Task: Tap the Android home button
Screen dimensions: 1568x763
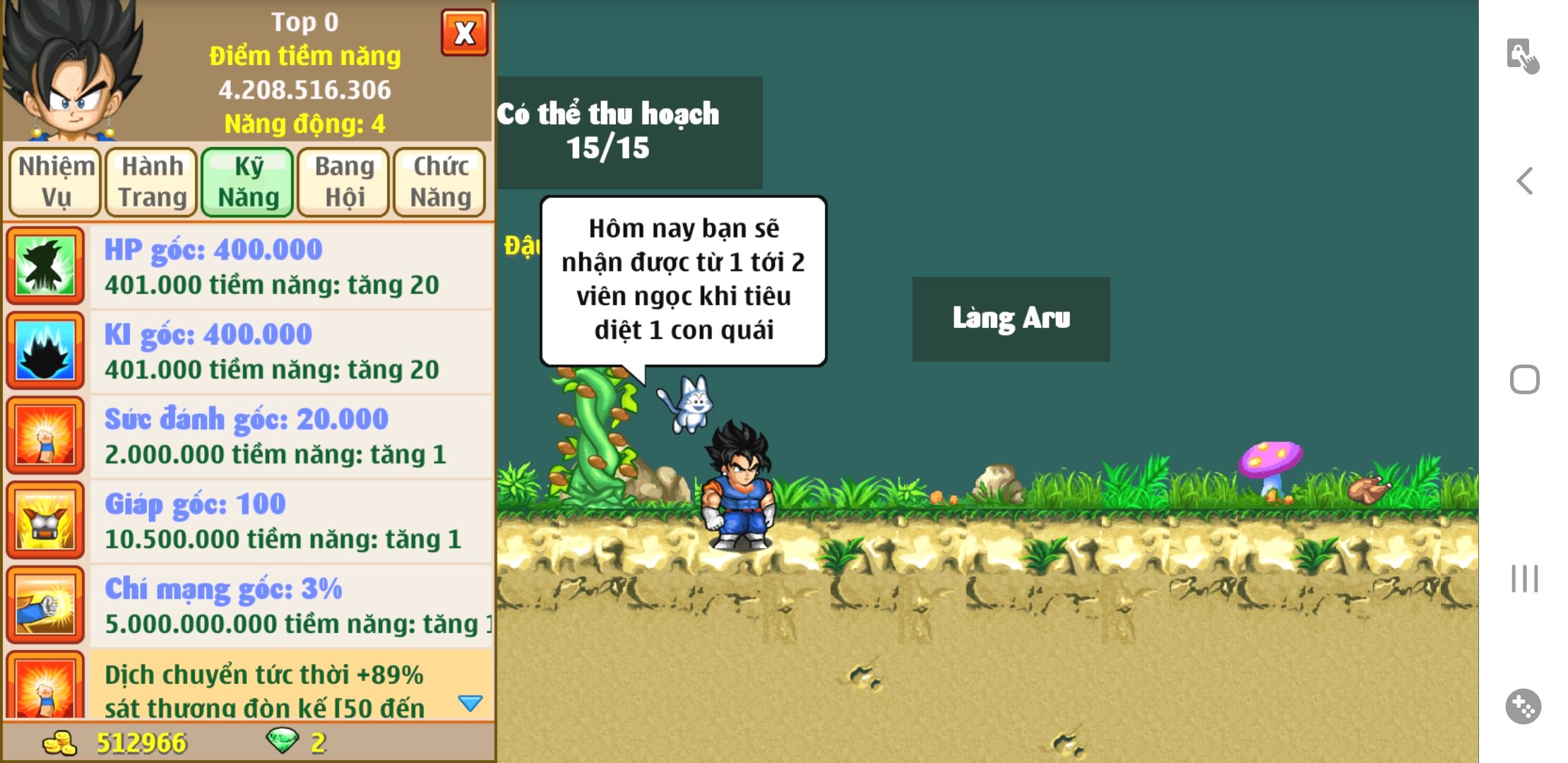Action: [x=1525, y=379]
